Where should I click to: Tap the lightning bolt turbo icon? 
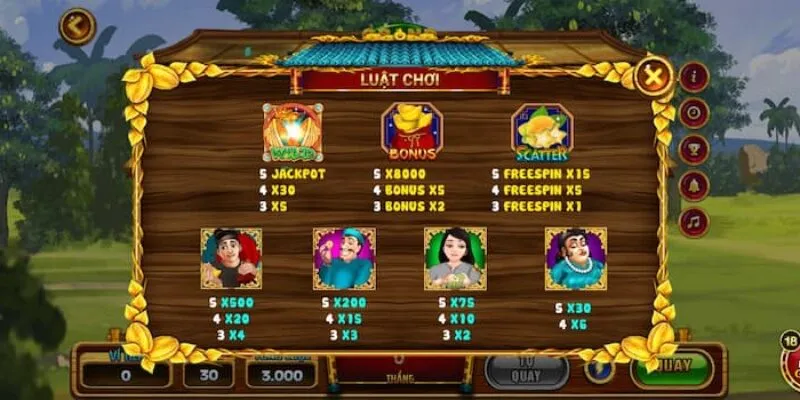tap(599, 370)
